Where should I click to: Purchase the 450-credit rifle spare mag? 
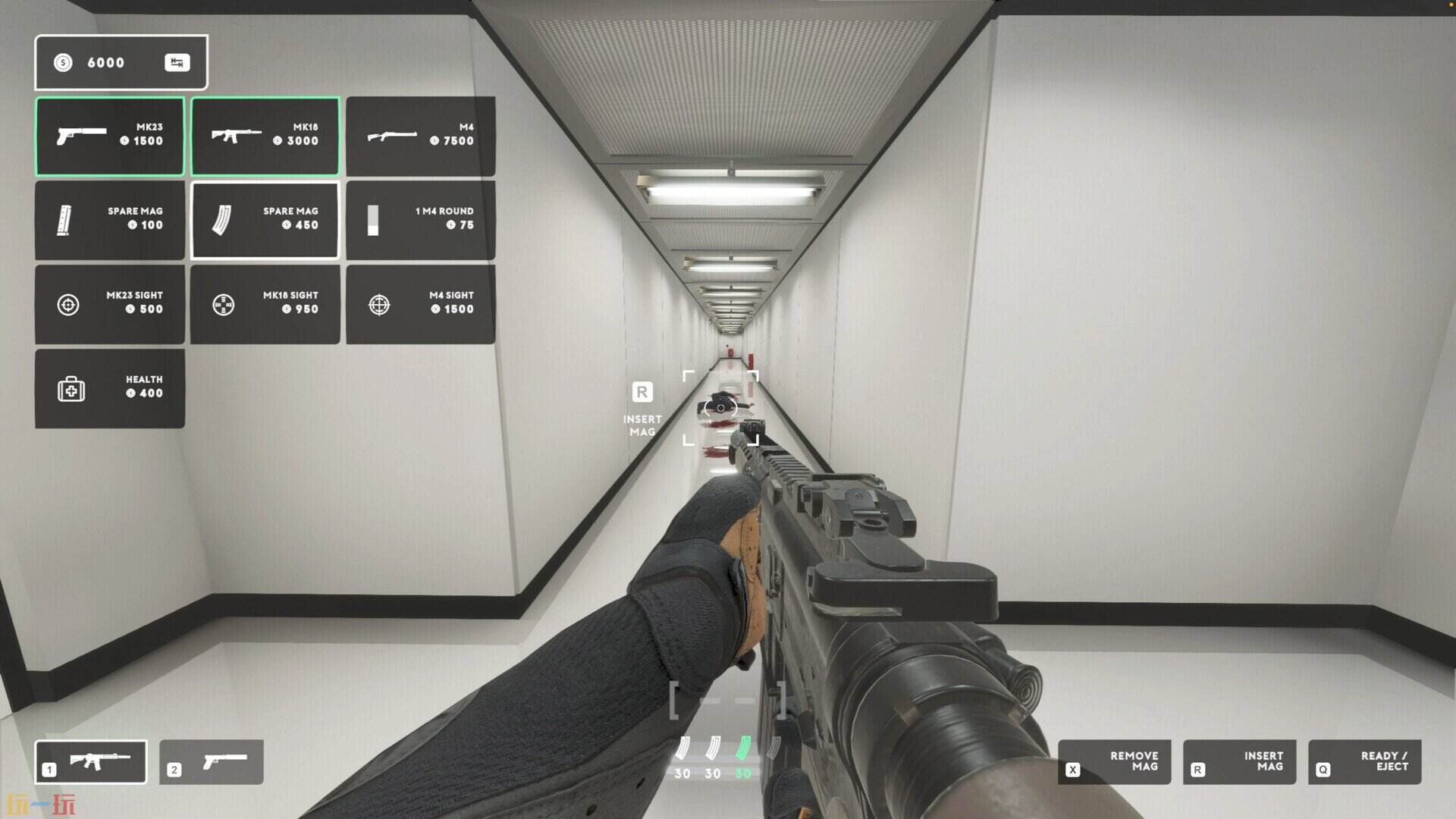(265, 220)
